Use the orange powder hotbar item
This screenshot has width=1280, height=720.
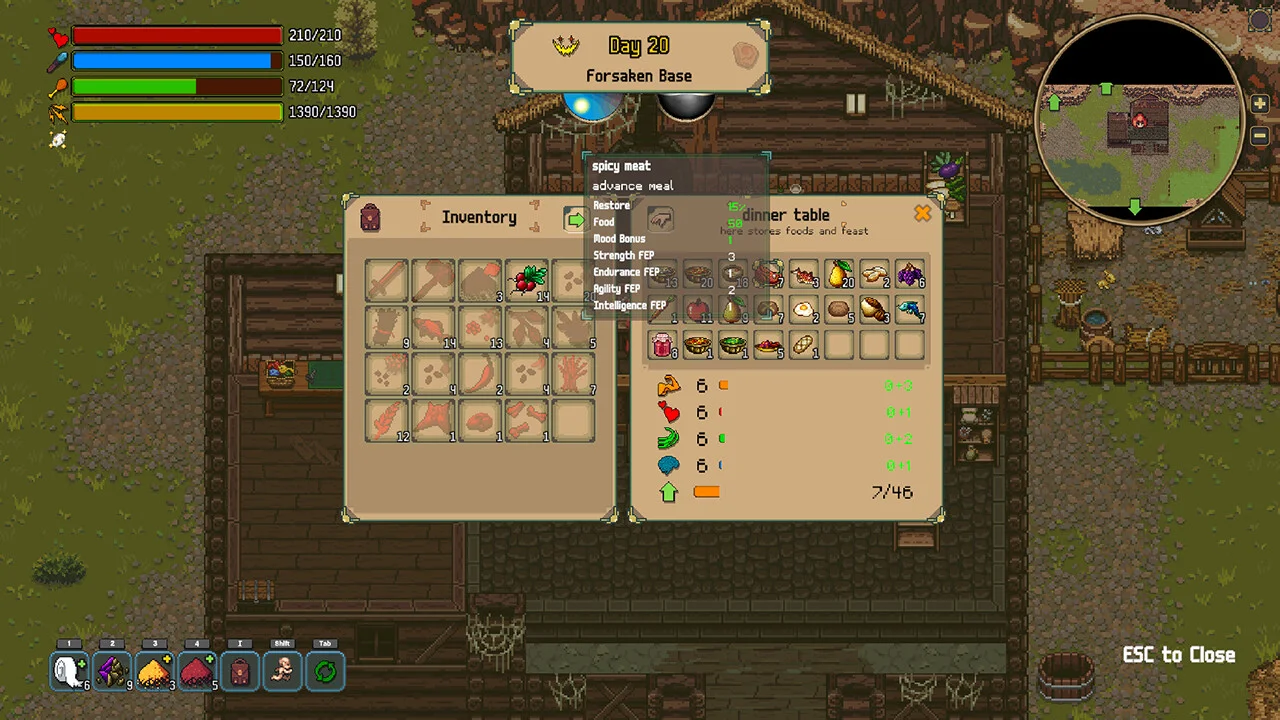155,671
